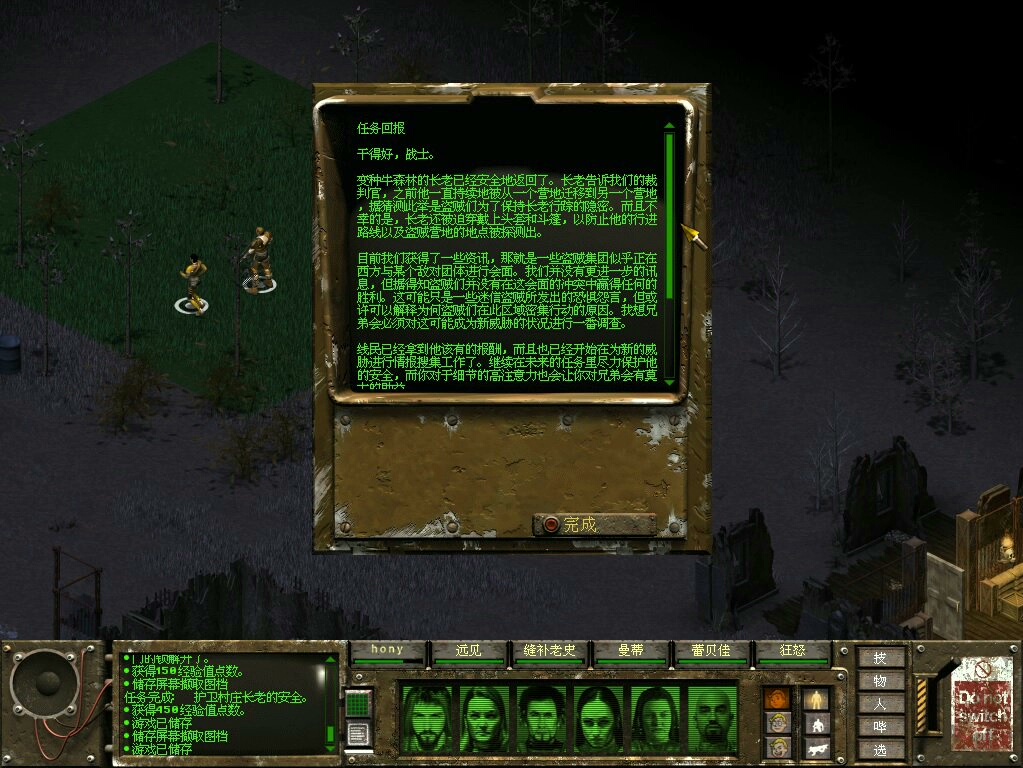Select squad member 蕾贝佳's name tab

[x=711, y=650]
